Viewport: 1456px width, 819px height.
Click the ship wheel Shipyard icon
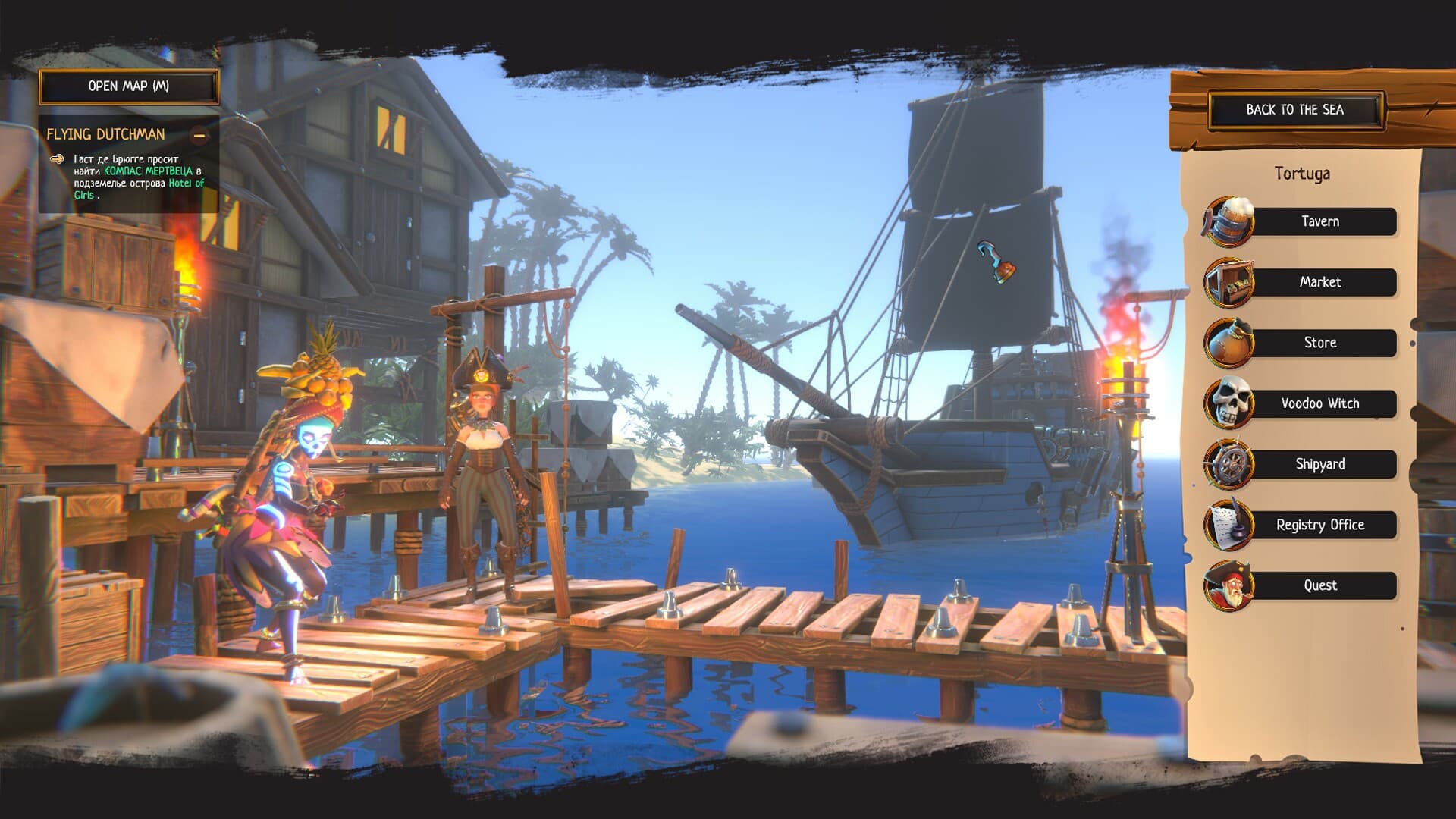(x=1228, y=464)
